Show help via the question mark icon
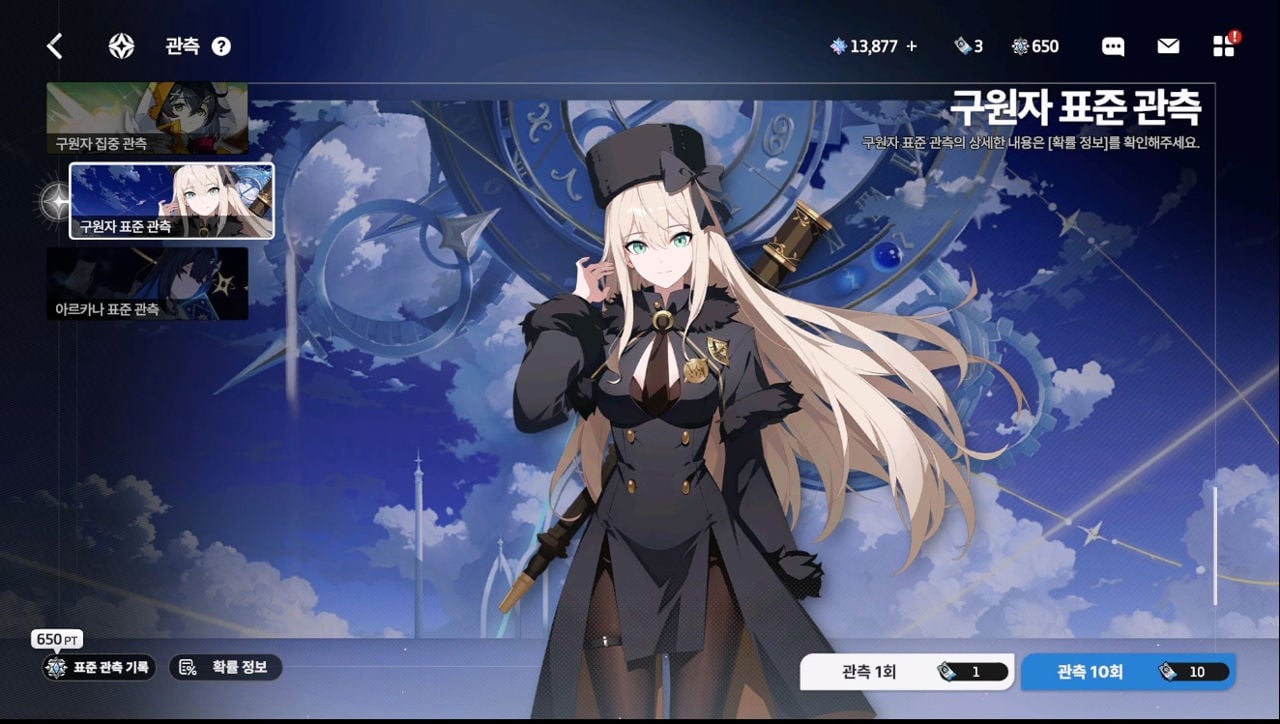1280x724 pixels. pyautogui.click(x=222, y=46)
